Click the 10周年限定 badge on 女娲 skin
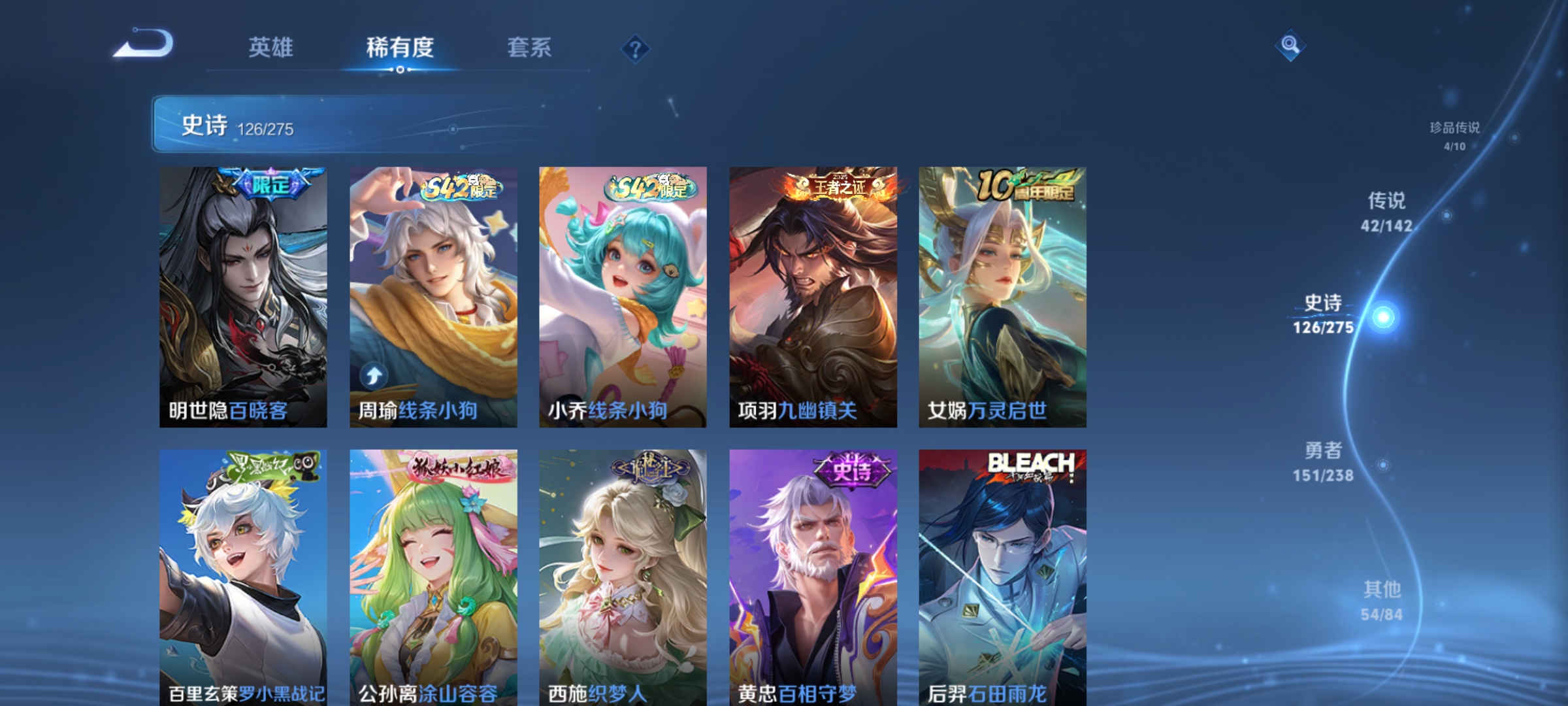The height and width of the screenshot is (706, 1568). (x=1022, y=185)
